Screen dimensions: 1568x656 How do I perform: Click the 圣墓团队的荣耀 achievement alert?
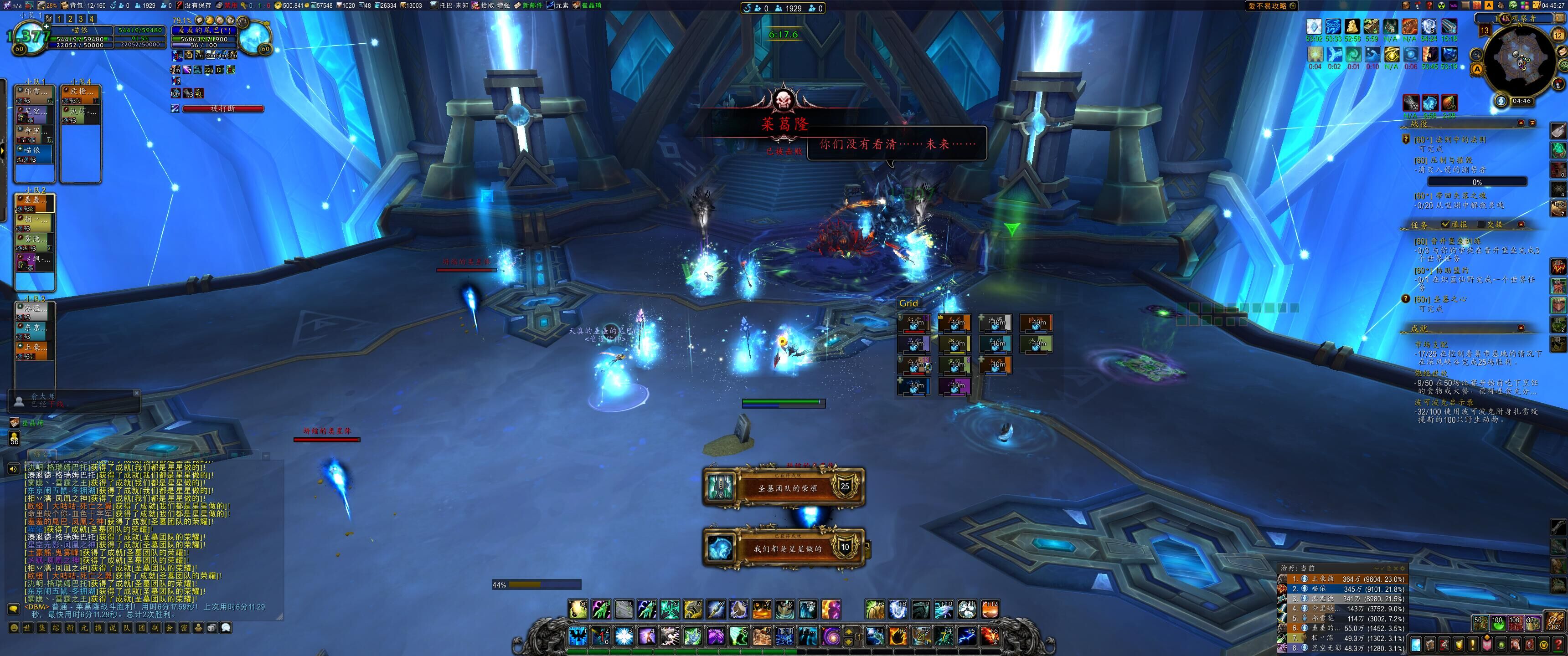click(x=784, y=487)
